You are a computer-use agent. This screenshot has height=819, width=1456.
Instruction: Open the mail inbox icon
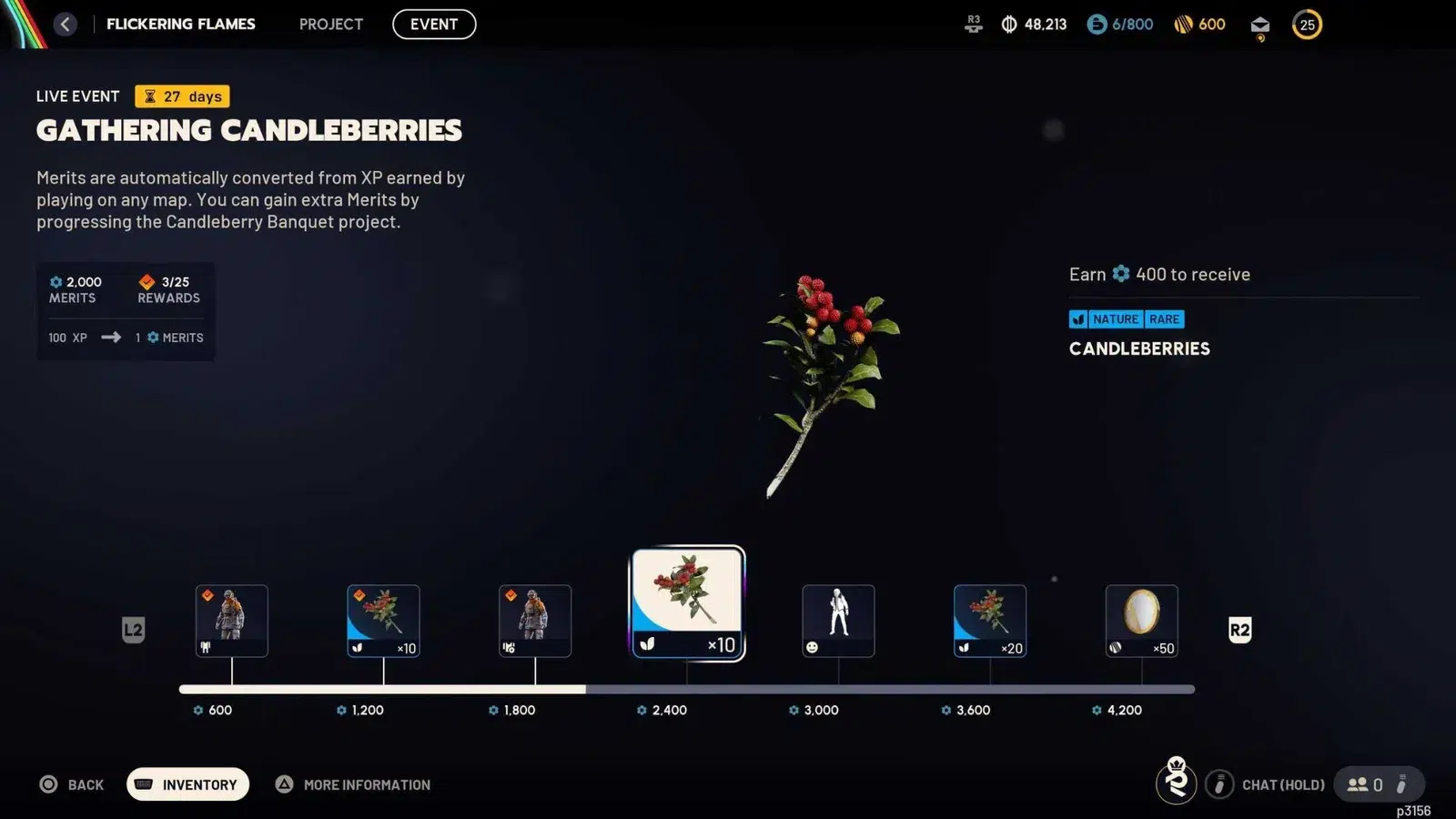(1260, 25)
